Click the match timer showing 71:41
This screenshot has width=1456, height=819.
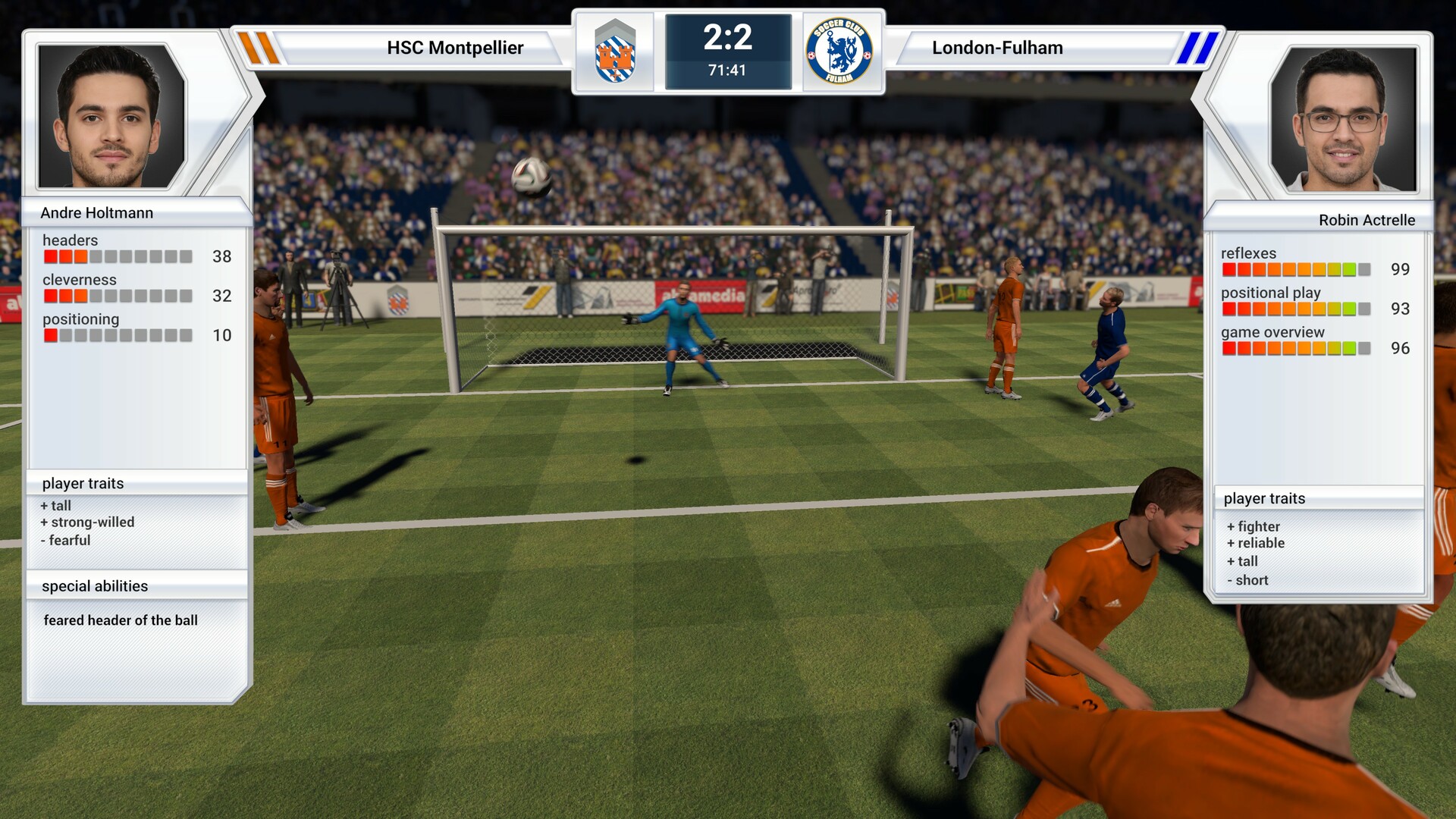point(726,69)
